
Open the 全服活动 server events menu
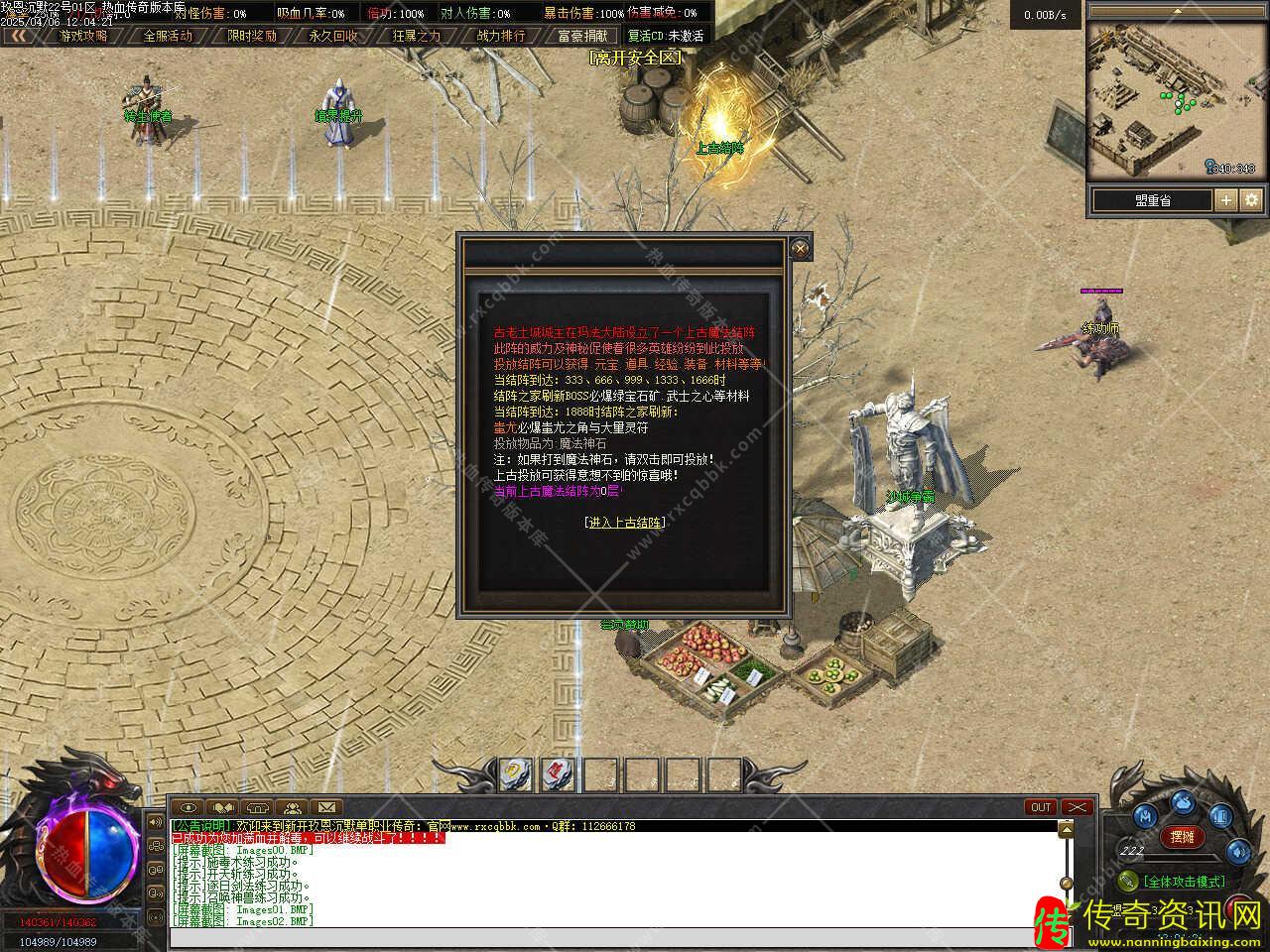[x=168, y=36]
